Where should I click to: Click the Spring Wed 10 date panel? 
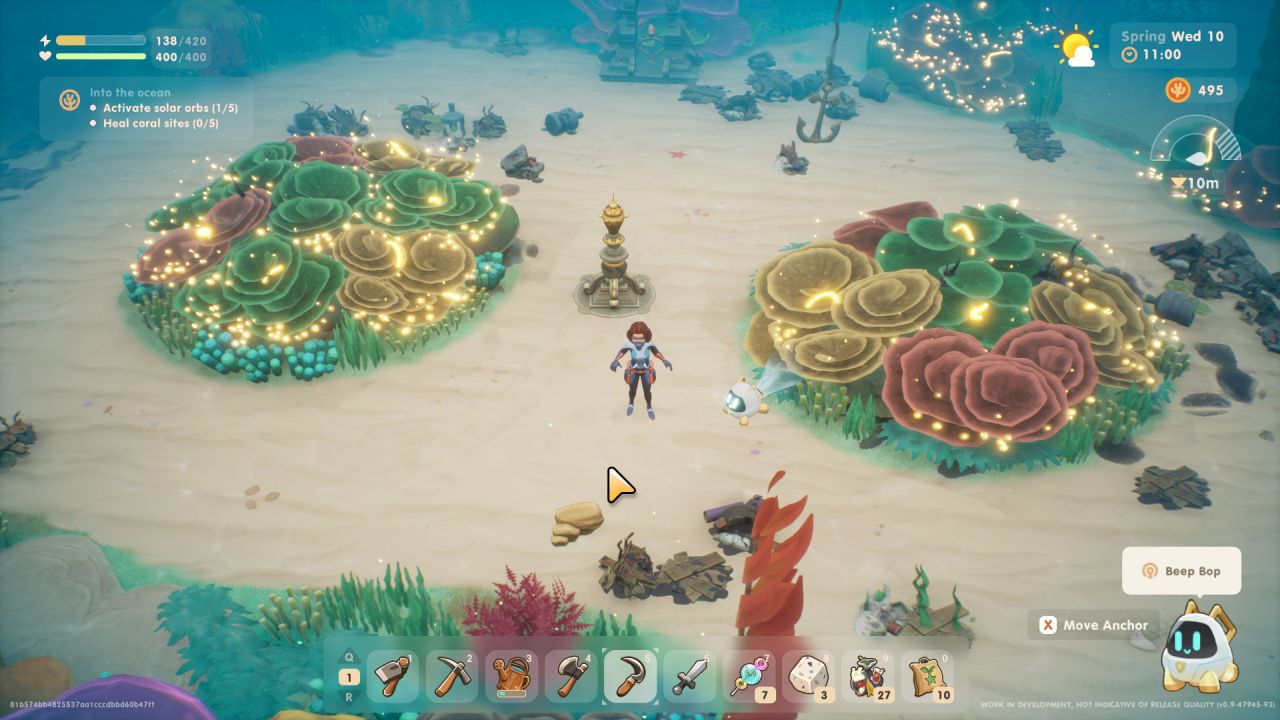click(x=1172, y=45)
